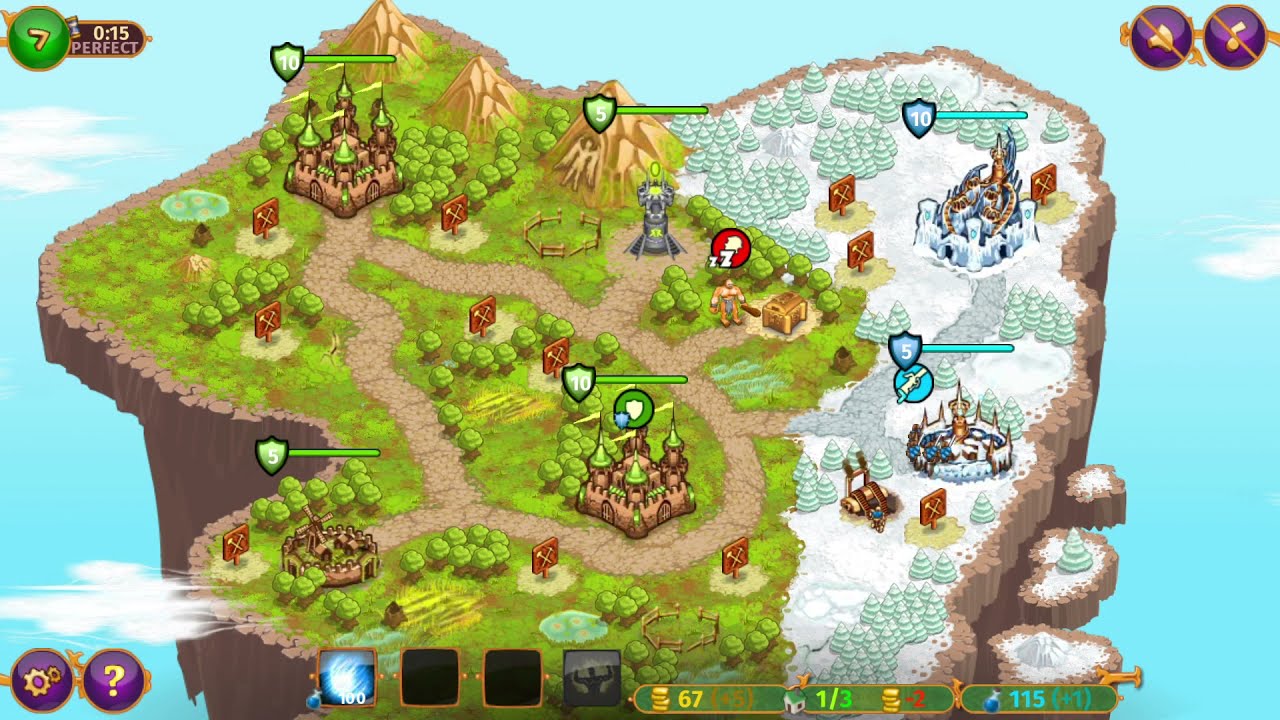Image resolution: width=1280 pixels, height=720 pixels.
Task: Toggle the sound effects speaker button
Action: click(x=1159, y=37)
